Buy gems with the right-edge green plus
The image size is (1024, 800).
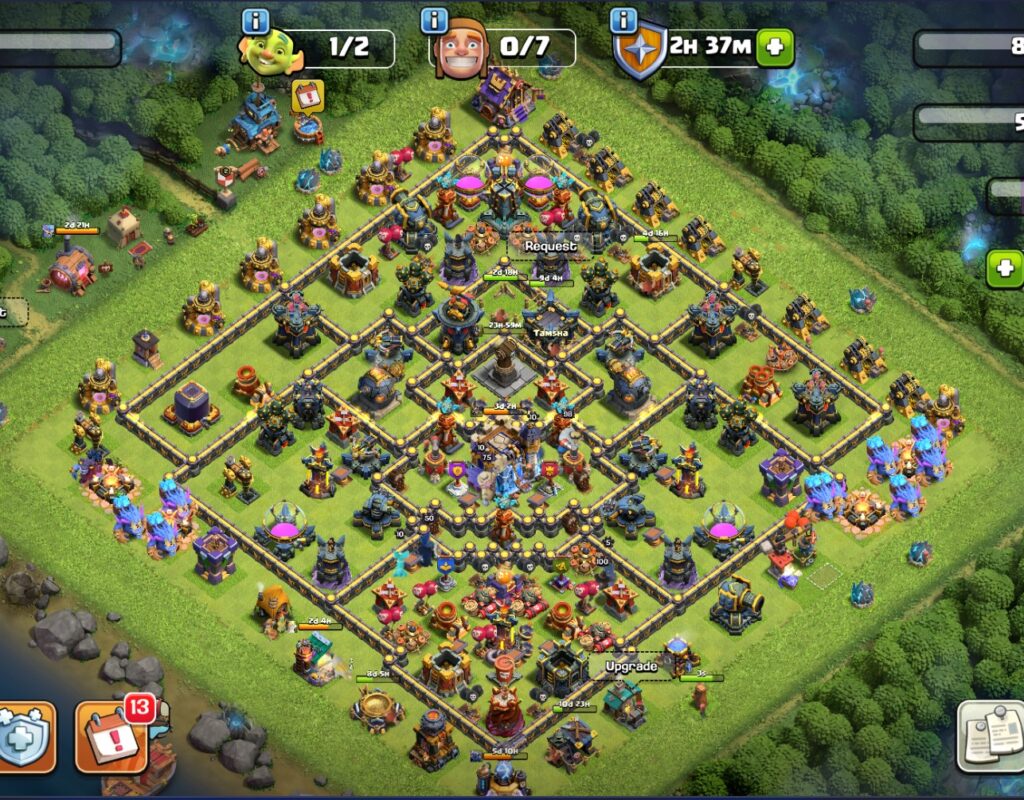pos(1005,269)
